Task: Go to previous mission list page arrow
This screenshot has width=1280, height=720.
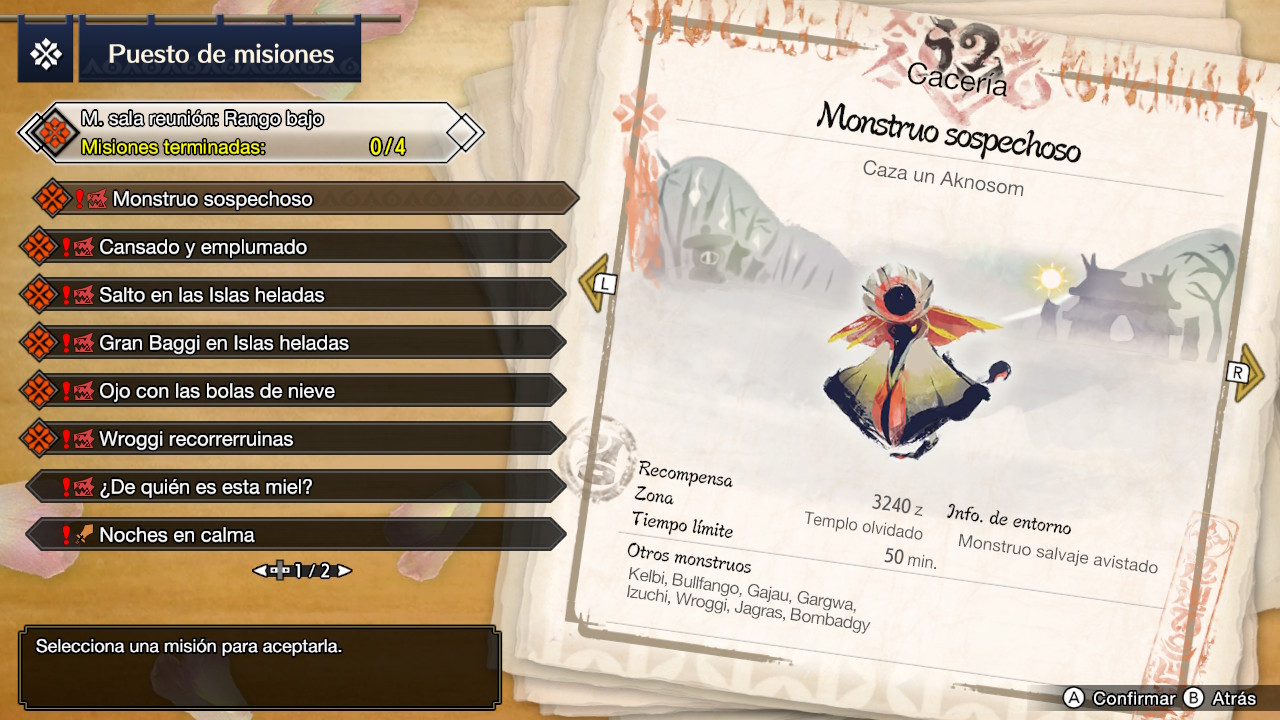Action: coord(261,571)
